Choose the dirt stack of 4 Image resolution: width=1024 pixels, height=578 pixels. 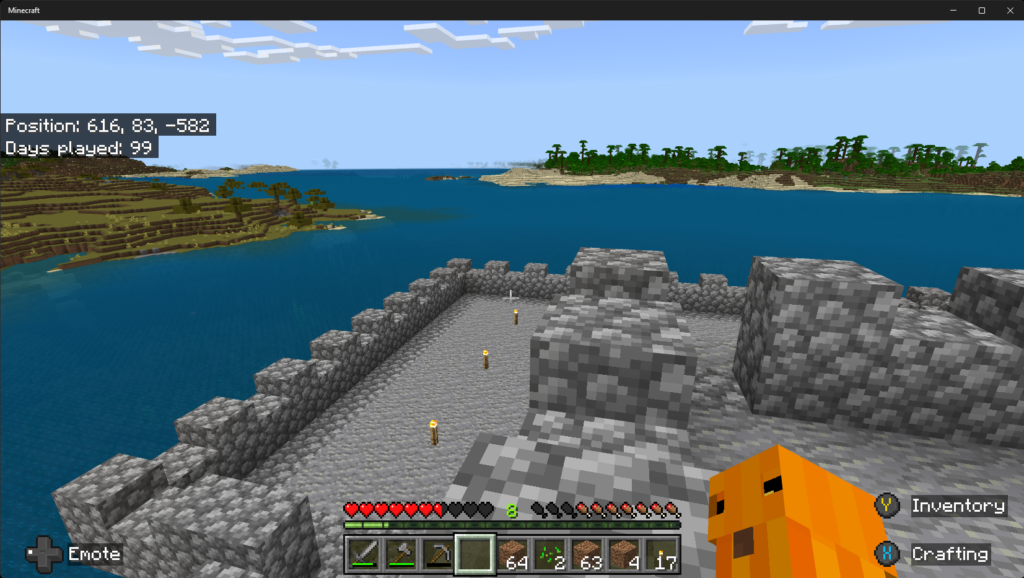pos(624,553)
